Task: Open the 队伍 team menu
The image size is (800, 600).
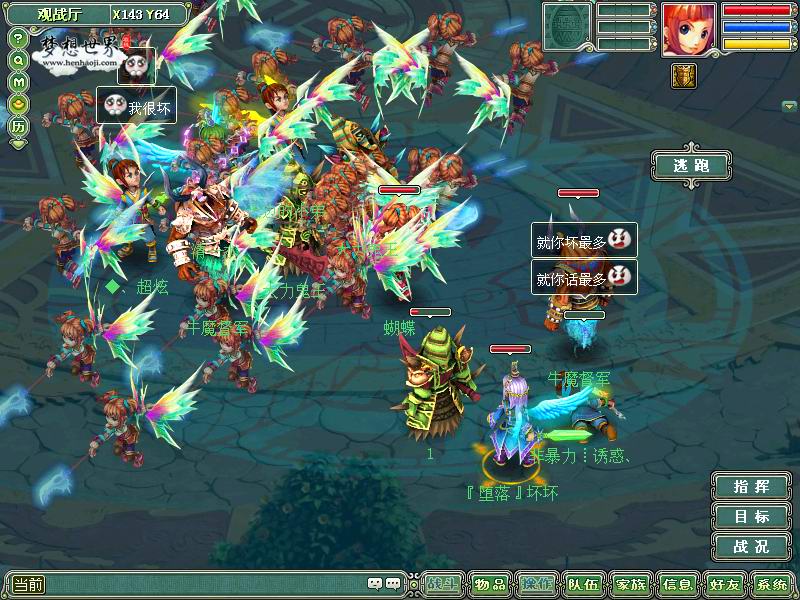Action: 583,584
